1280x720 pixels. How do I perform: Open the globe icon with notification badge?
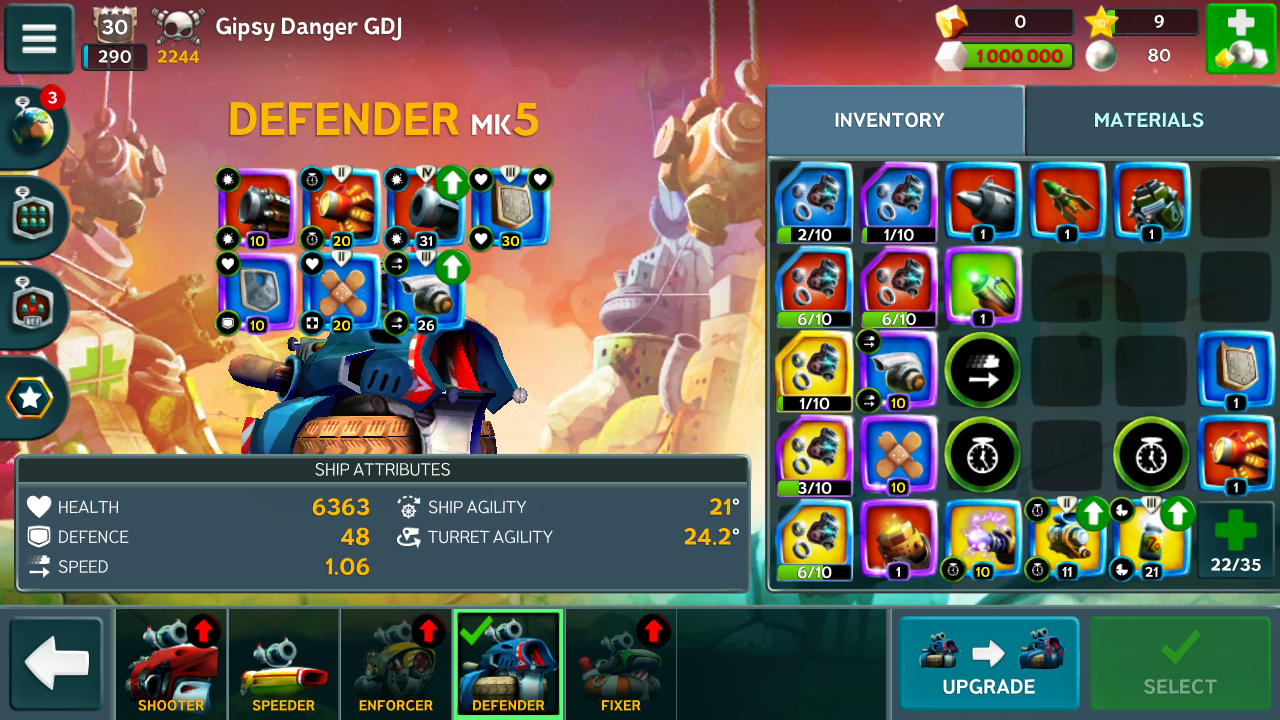coord(35,128)
